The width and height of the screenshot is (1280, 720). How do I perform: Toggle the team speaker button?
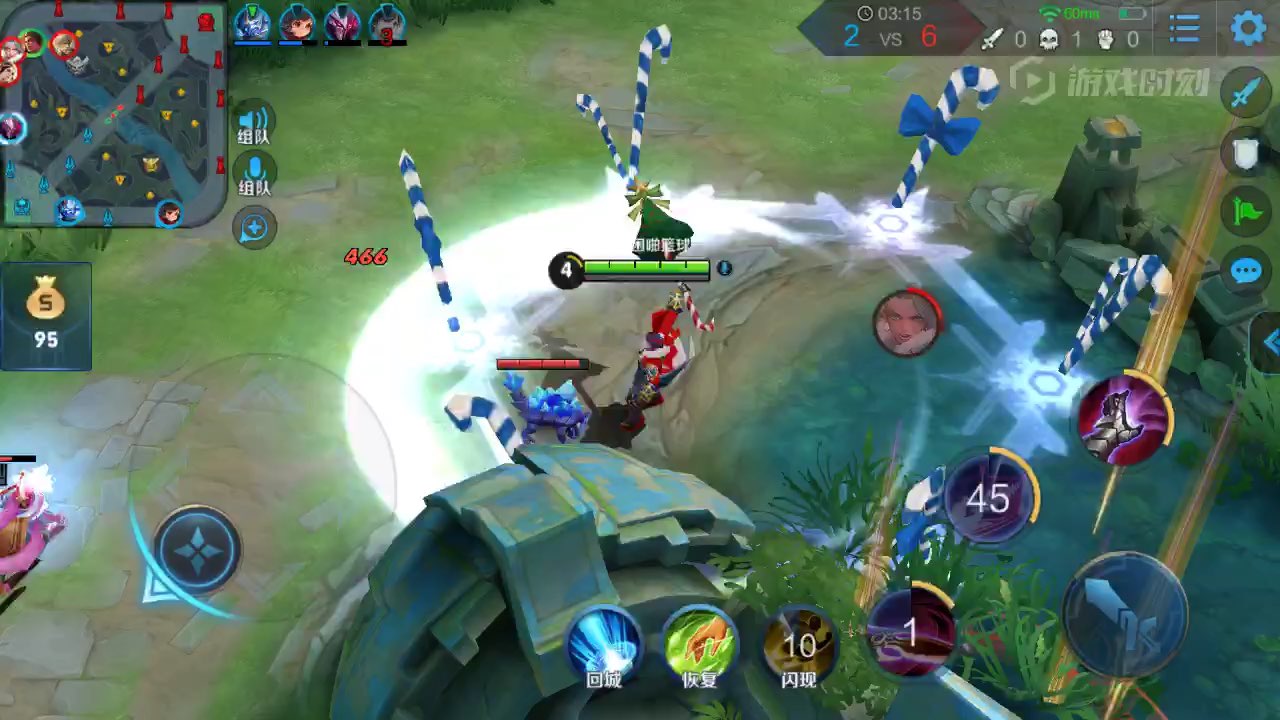point(254,122)
